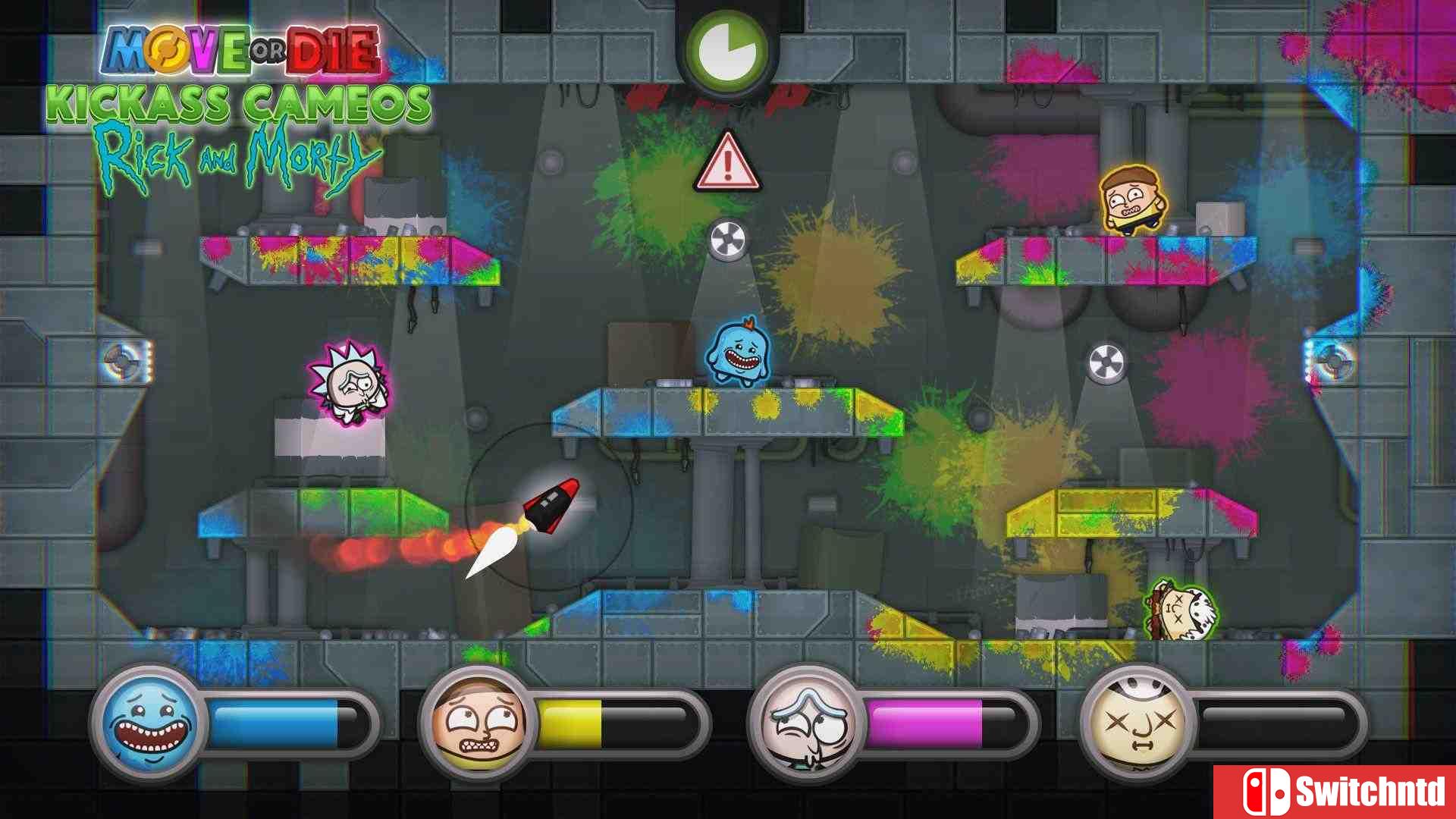Click the sad Rick portrait near bottom center-right
The width and height of the screenshot is (1456, 819).
(807, 723)
